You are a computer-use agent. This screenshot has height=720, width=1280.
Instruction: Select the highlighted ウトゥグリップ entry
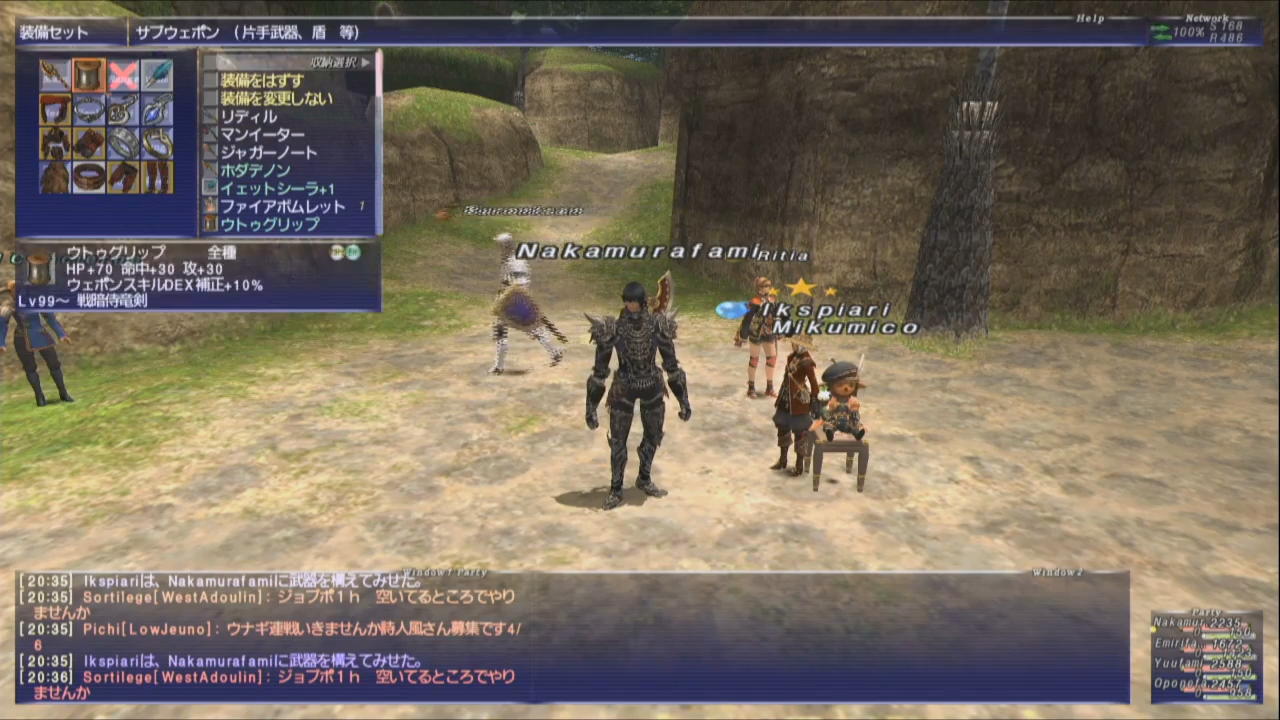270,224
